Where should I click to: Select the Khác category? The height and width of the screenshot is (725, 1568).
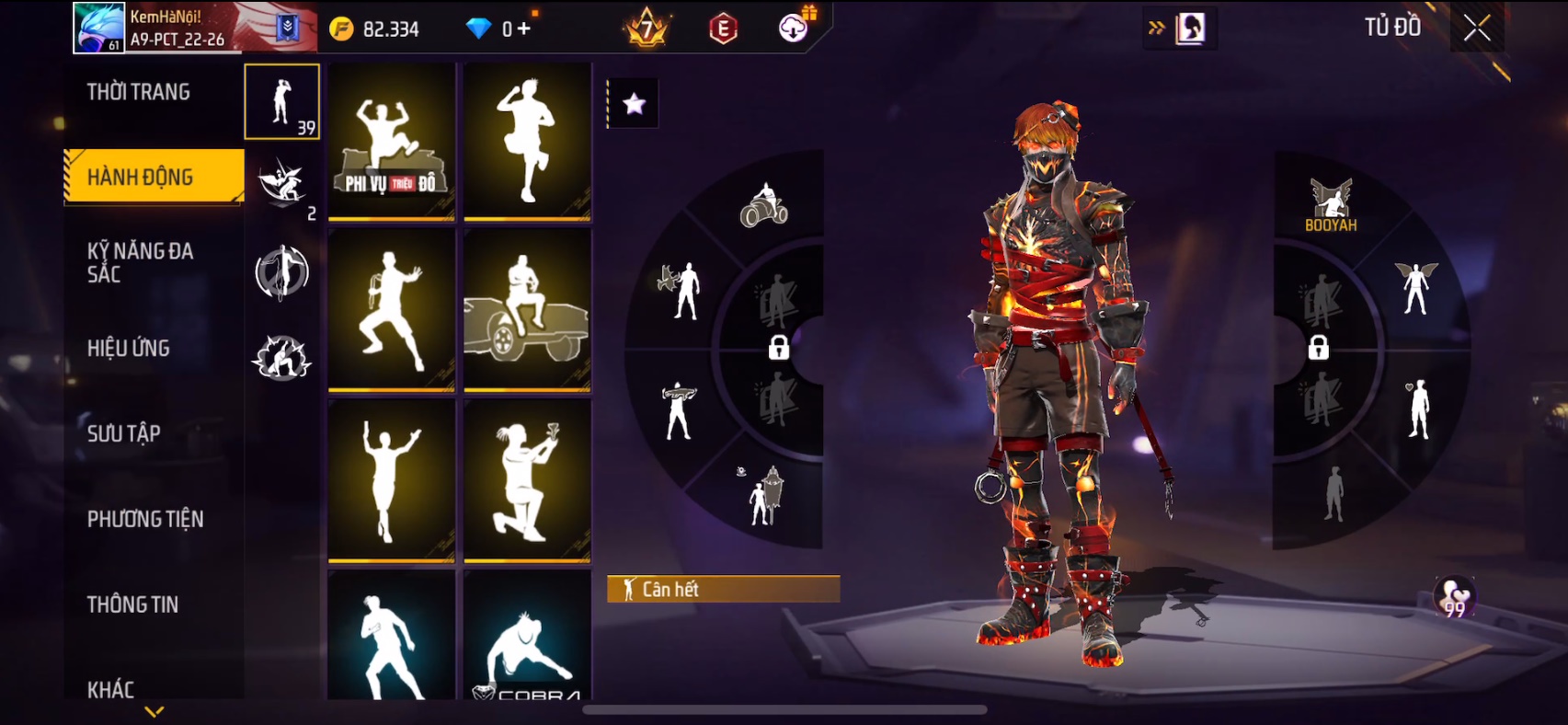[111, 689]
